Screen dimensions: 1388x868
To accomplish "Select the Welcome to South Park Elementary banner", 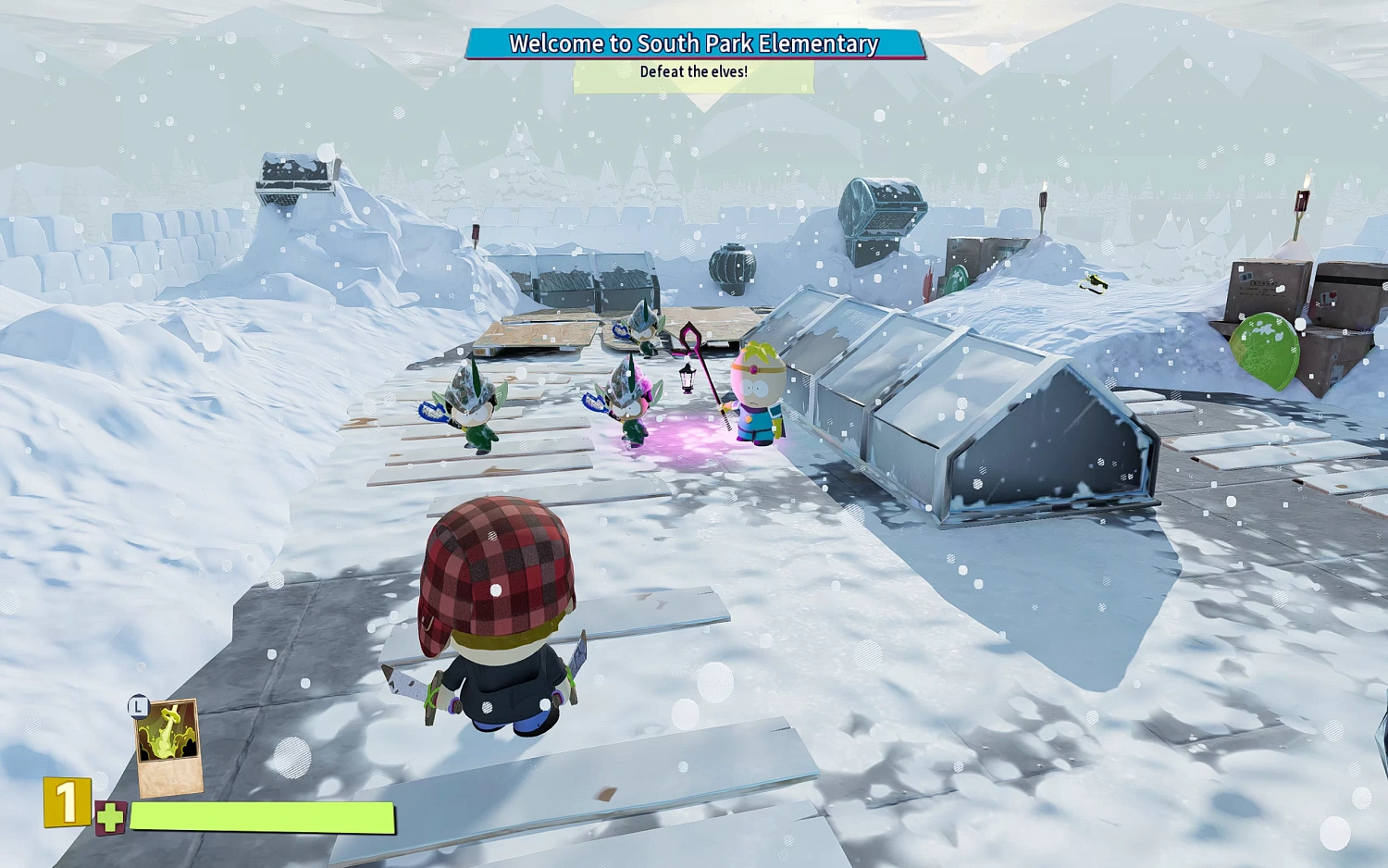I will tap(693, 43).
